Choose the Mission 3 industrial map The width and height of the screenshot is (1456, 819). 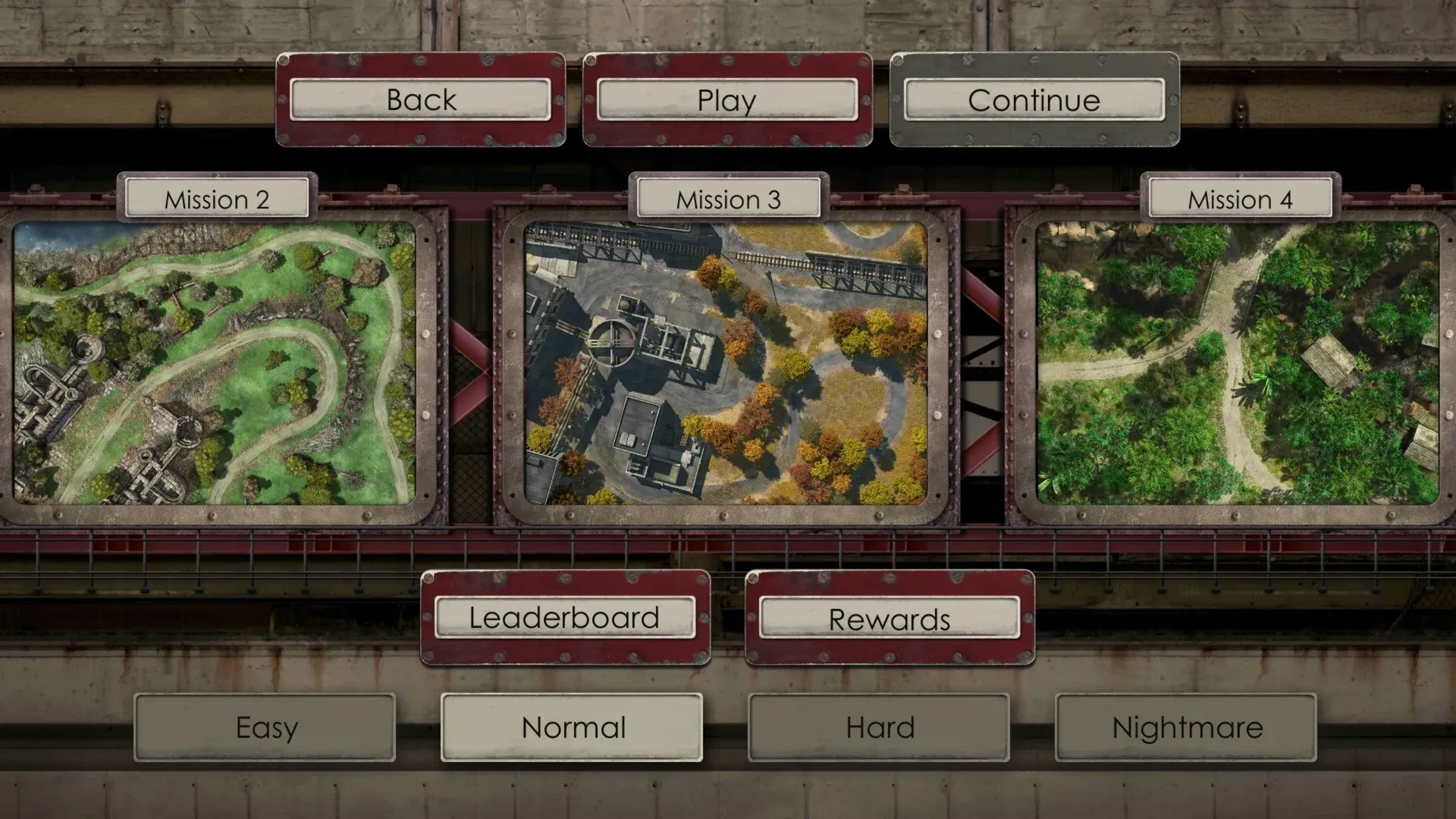[x=726, y=362]
